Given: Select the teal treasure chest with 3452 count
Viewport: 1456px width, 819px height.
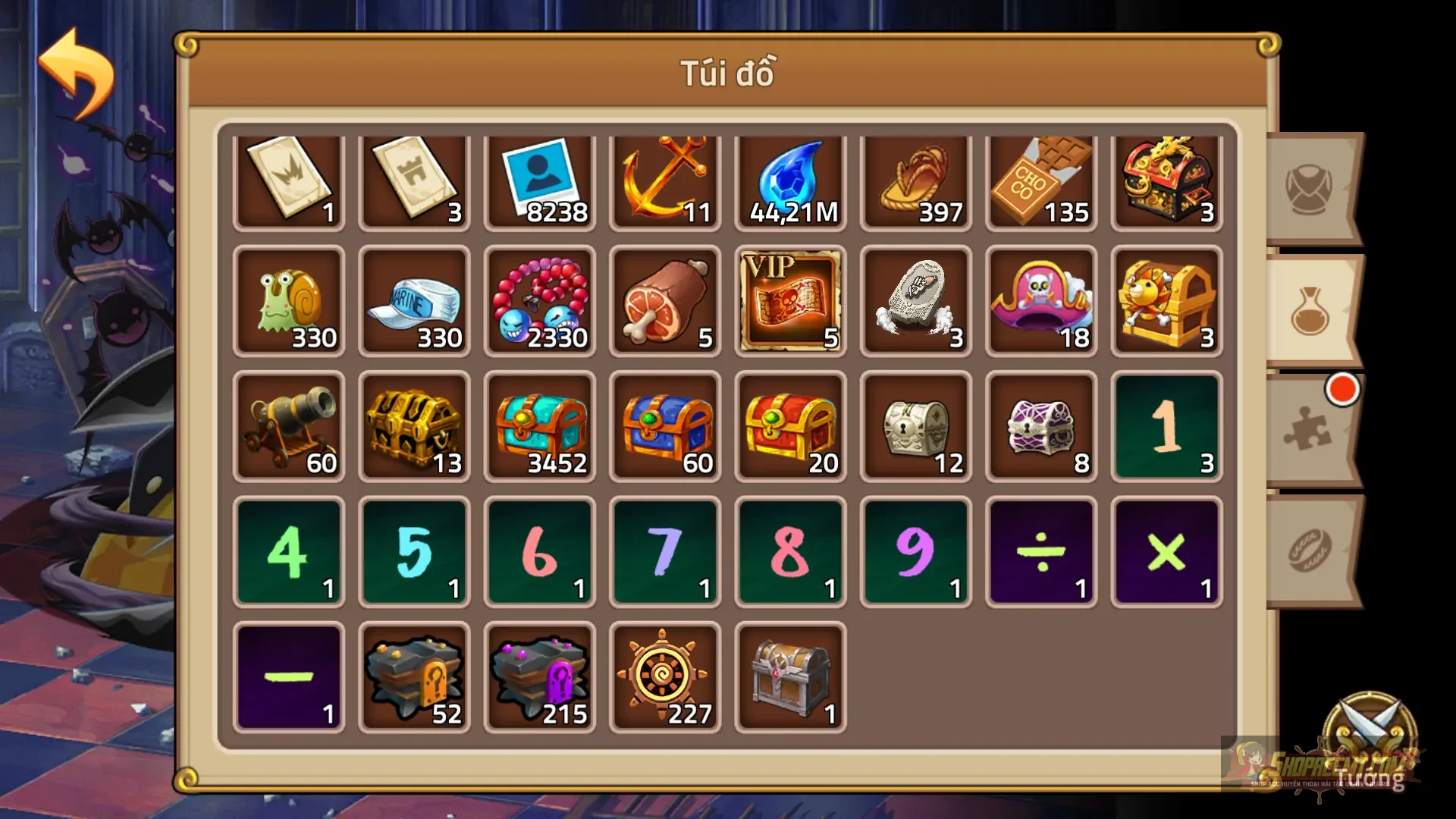Looking at the screenshot, I should point(540,427).
